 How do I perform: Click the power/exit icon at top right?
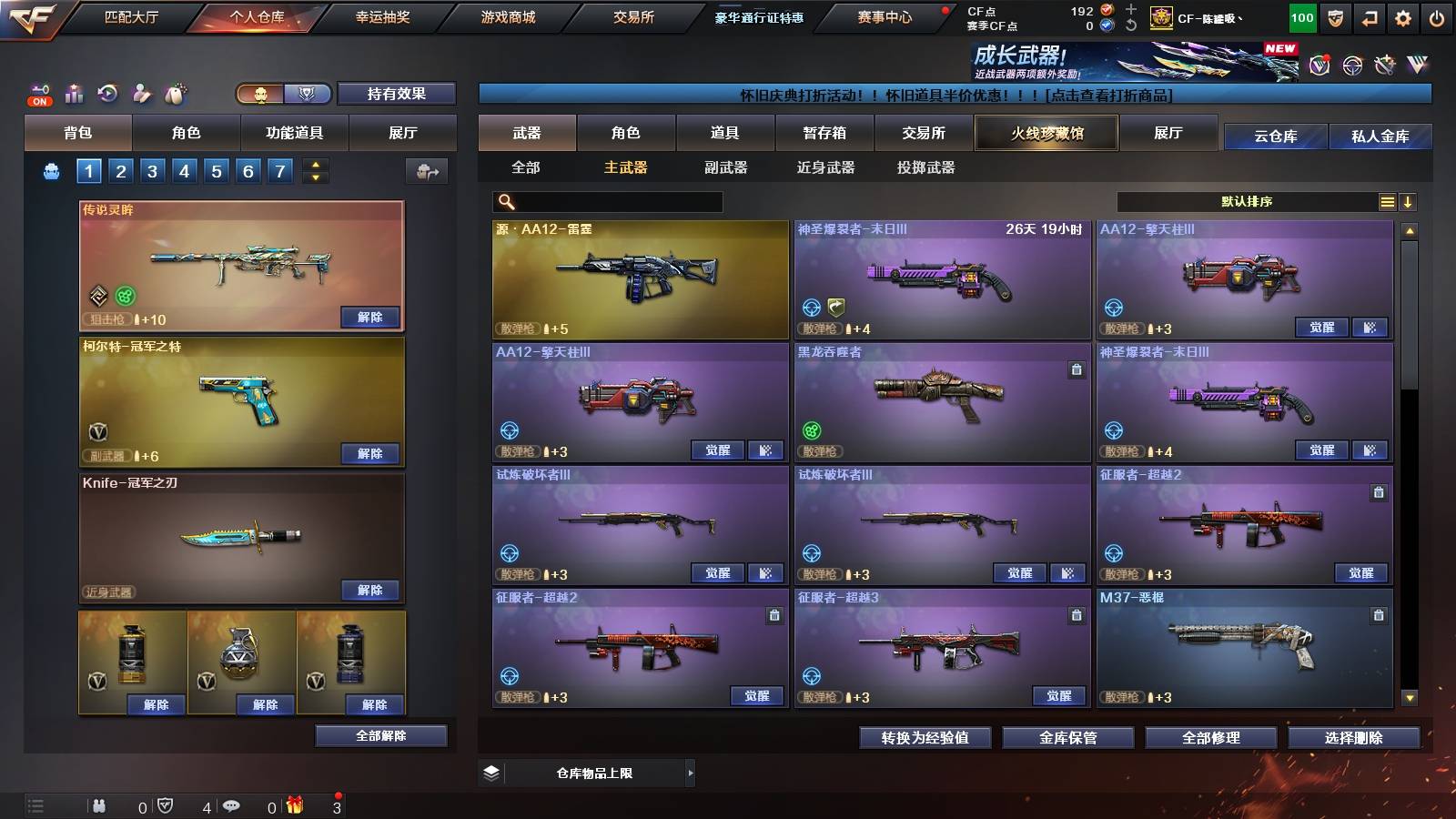tap(1436, 17)
